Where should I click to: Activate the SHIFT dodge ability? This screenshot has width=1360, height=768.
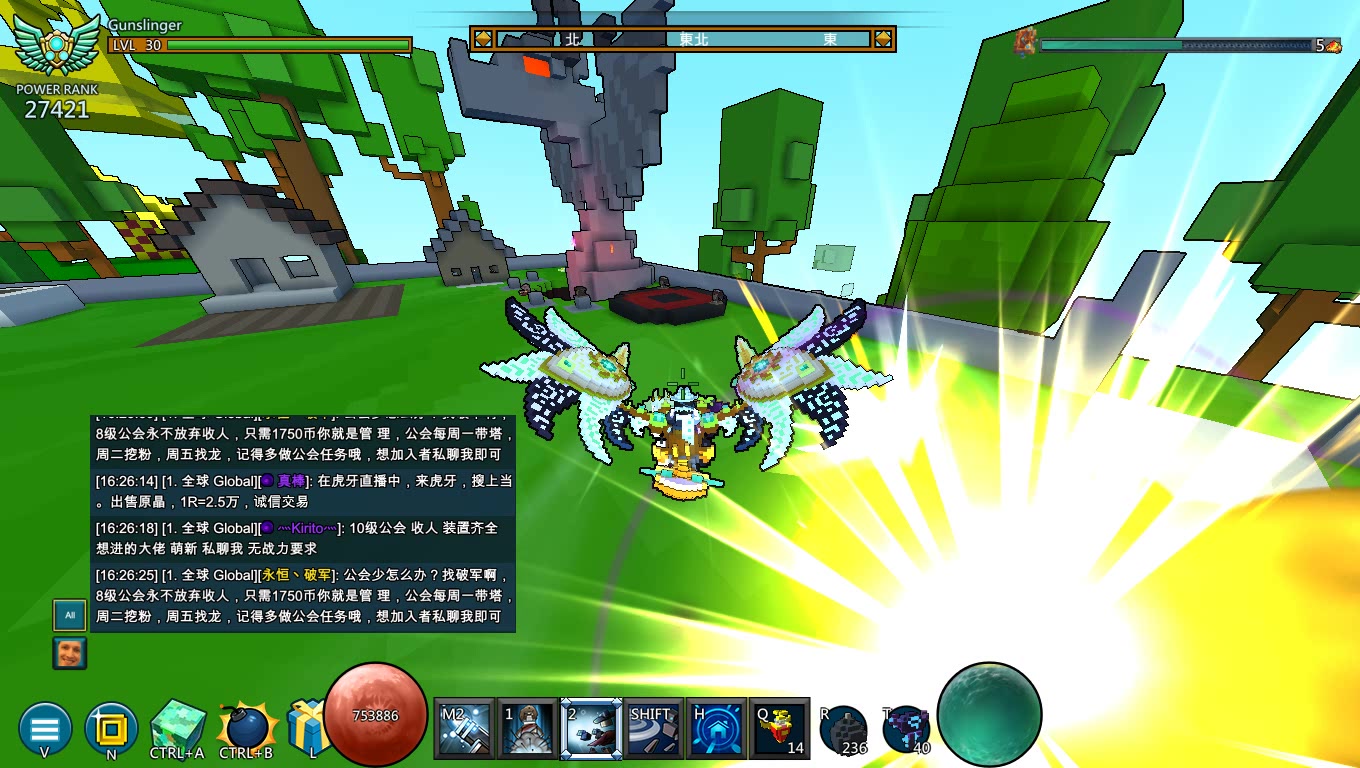pyautogui.click(x=653, y=729)
